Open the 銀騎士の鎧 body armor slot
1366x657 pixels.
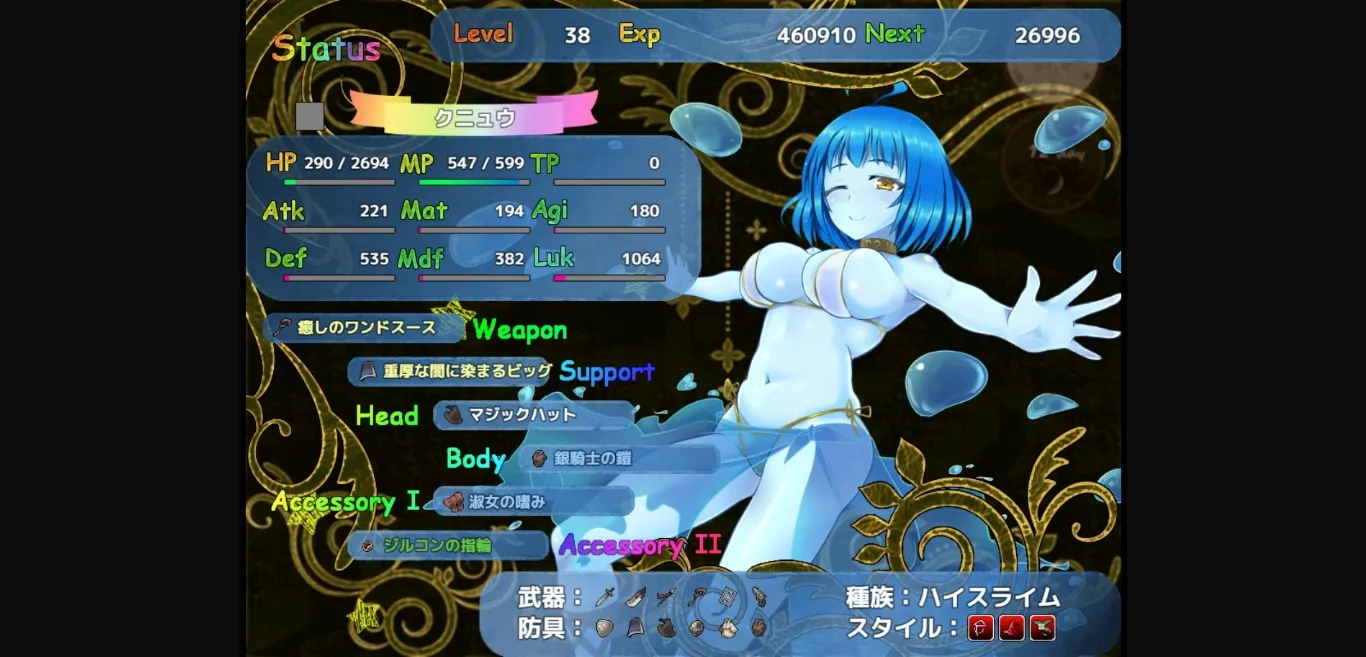pyautogui.click(x=618, y=459)
